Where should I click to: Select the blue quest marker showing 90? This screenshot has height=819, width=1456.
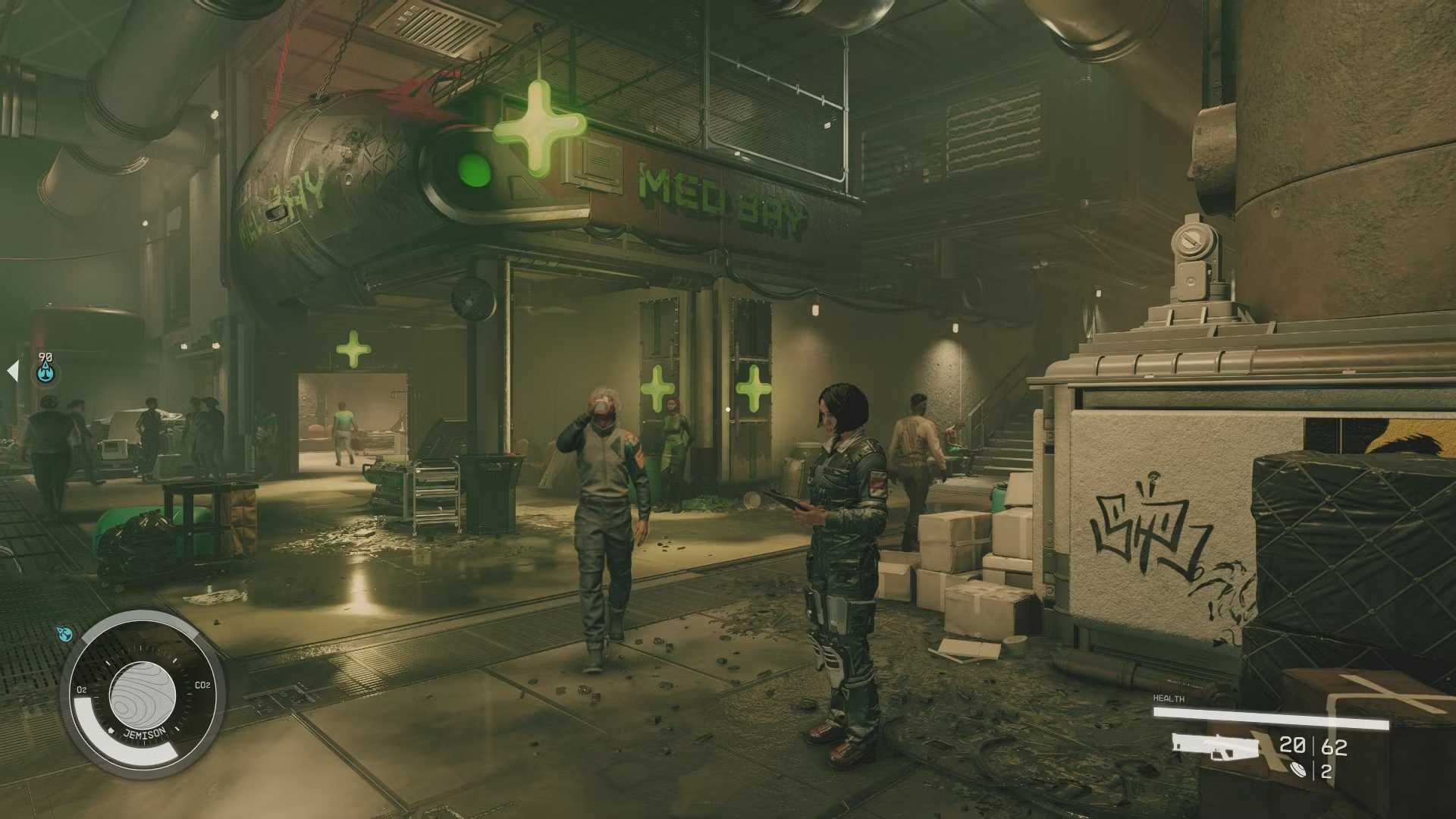46,372
